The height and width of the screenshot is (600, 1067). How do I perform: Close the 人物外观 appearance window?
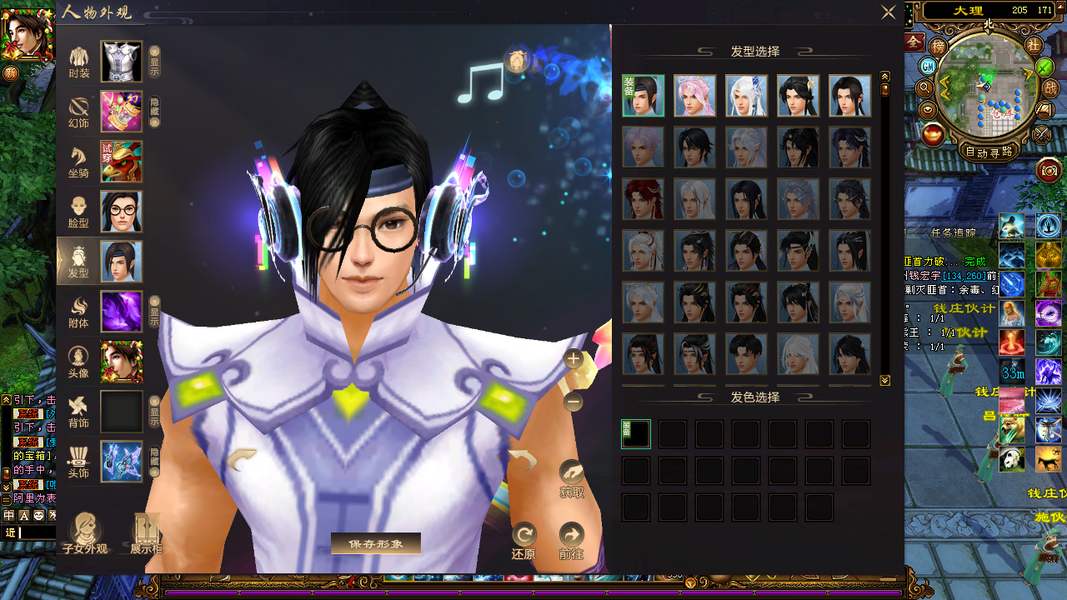(888, 12)
